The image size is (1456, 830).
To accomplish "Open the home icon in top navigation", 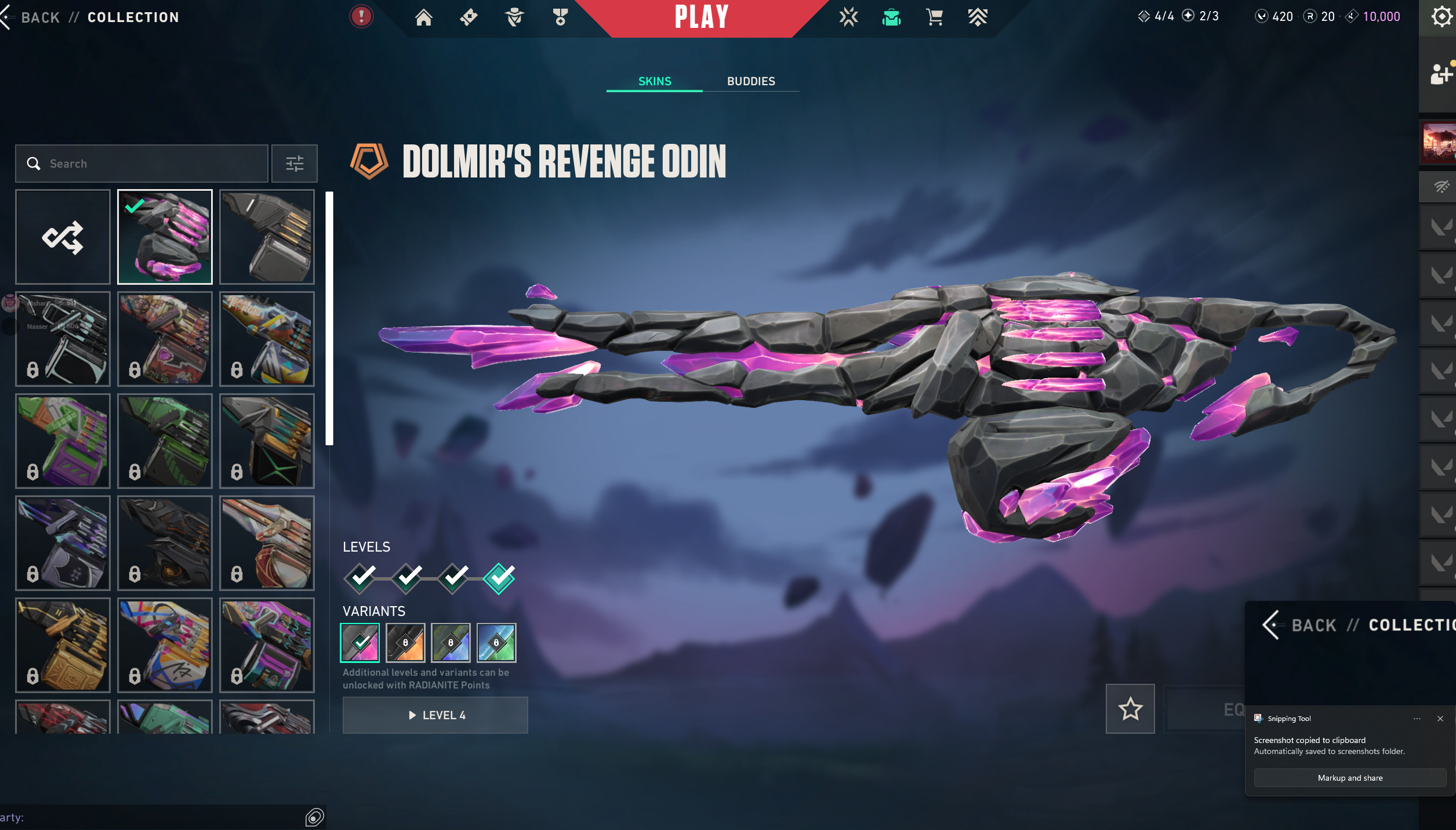I will coord(423,17).
